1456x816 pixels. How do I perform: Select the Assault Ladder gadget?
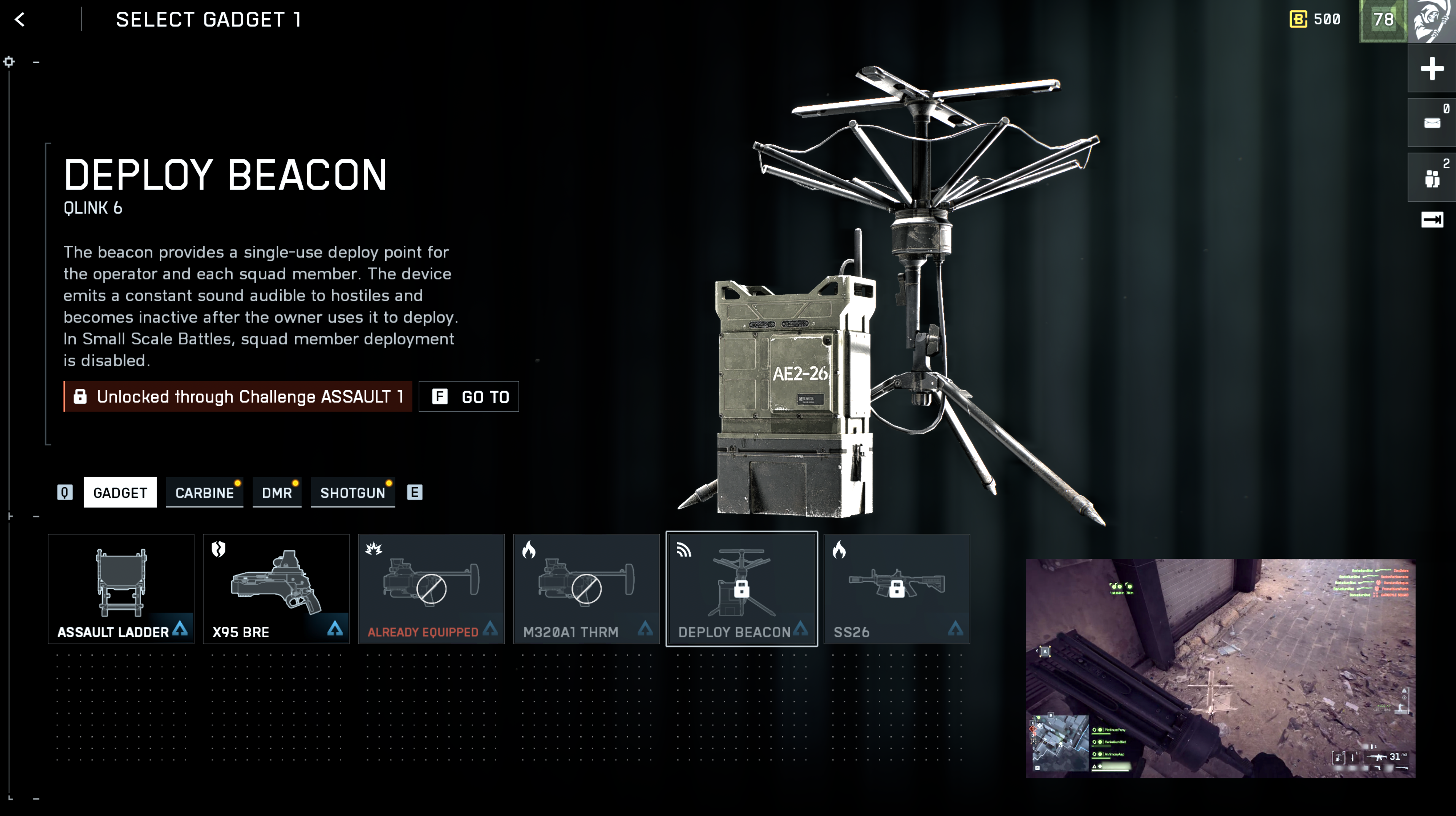(121, 589)
